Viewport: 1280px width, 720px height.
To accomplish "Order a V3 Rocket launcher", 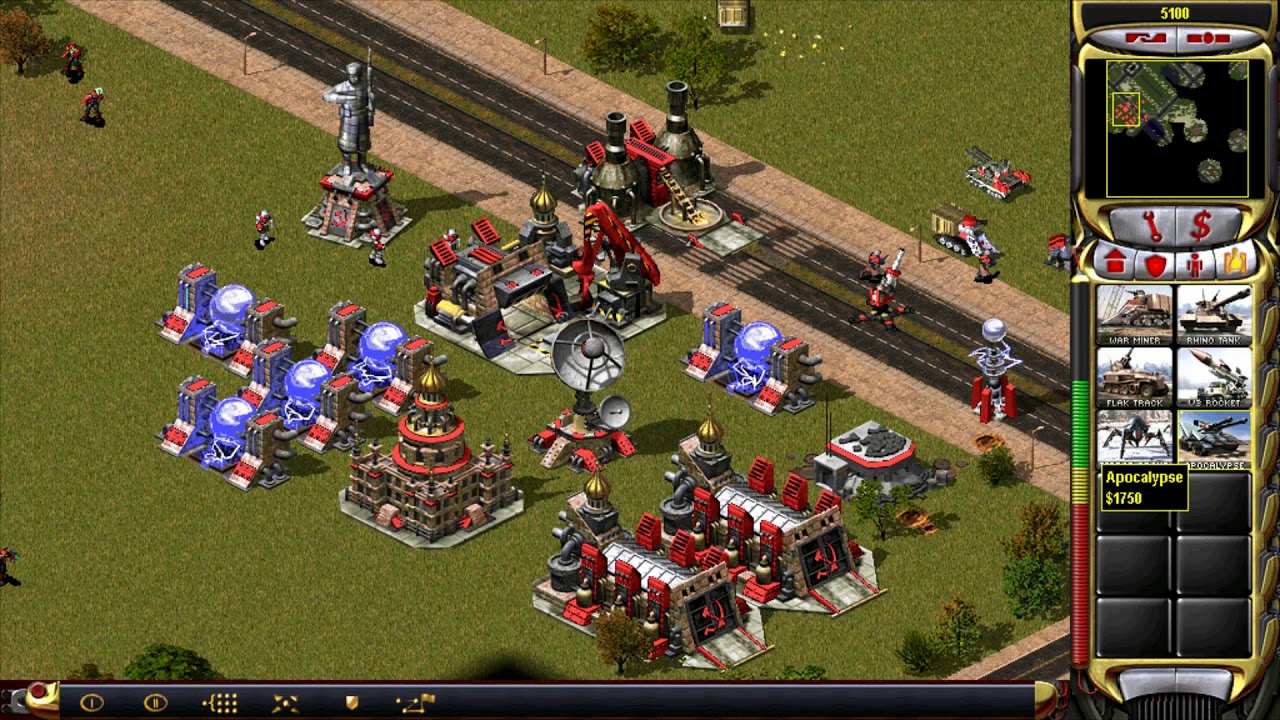I will (1213, 377).
